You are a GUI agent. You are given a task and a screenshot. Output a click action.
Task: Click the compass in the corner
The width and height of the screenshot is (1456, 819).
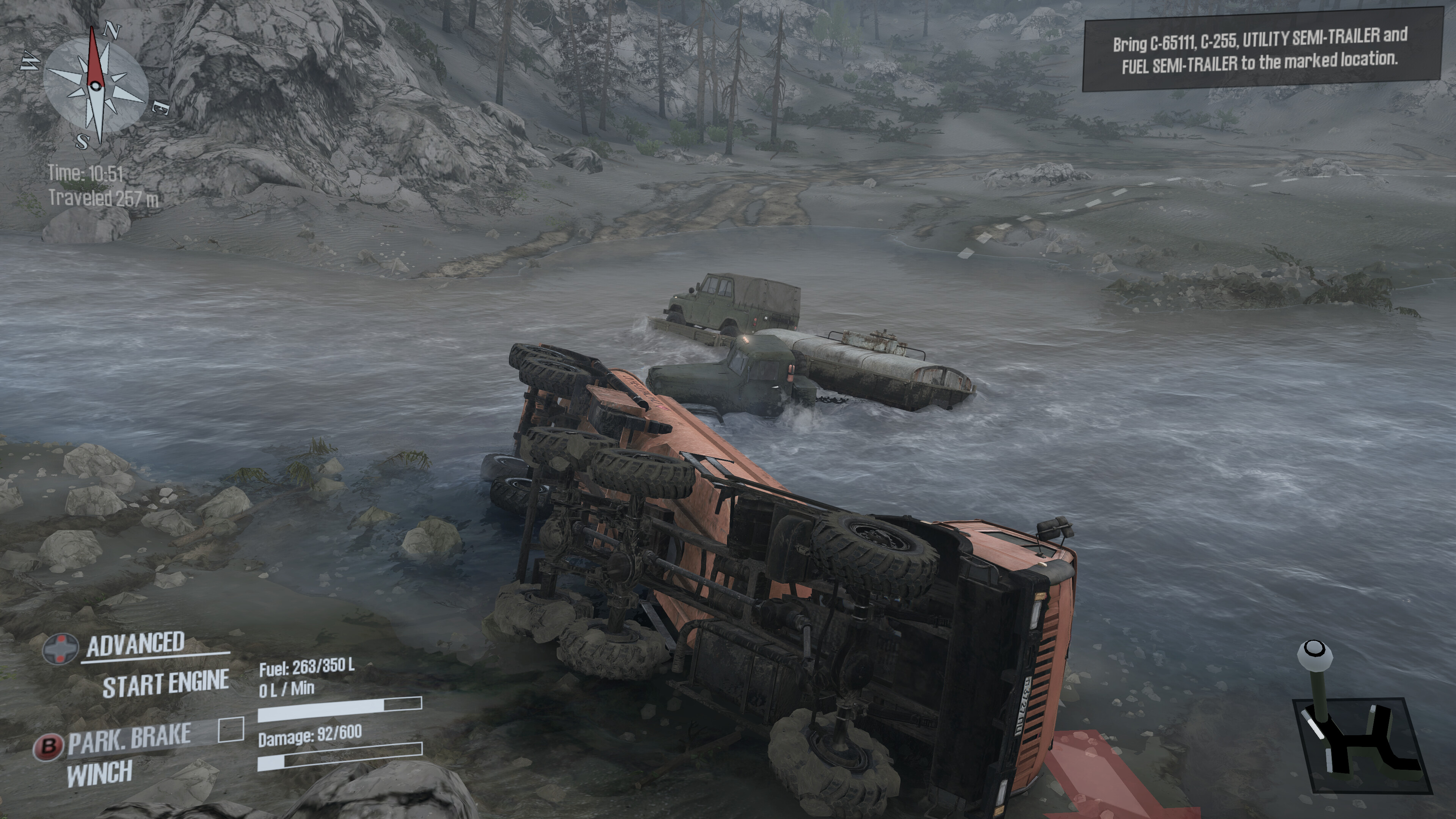pyautogui.click(x=95, y=86)
